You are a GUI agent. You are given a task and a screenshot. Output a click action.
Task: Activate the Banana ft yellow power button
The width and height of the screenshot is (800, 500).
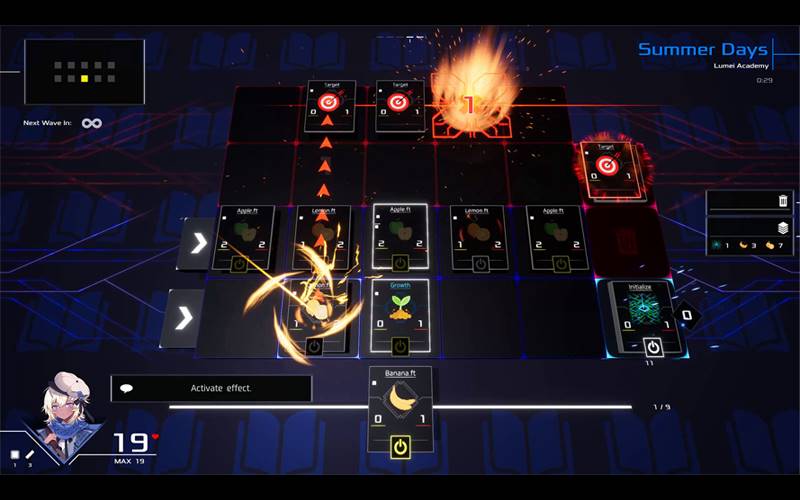tap(400, 447)
